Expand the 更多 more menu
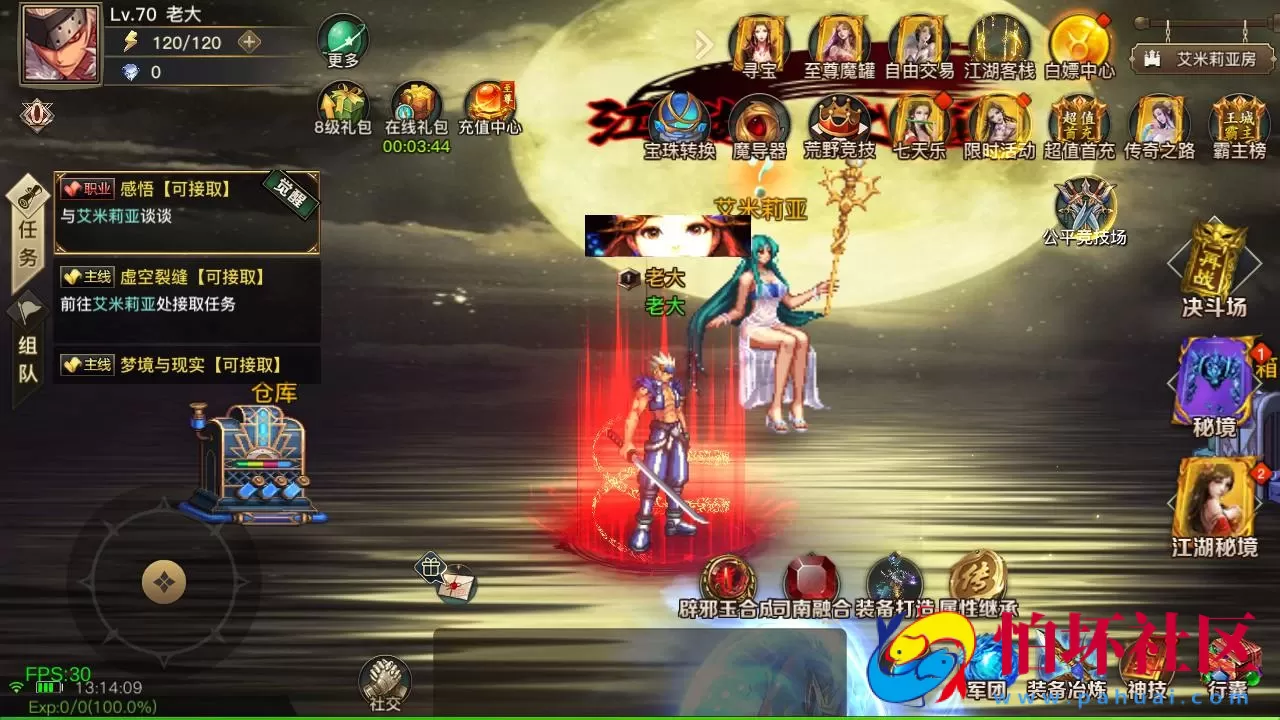The image size is (1280, 720). click(x=343, y=38)
